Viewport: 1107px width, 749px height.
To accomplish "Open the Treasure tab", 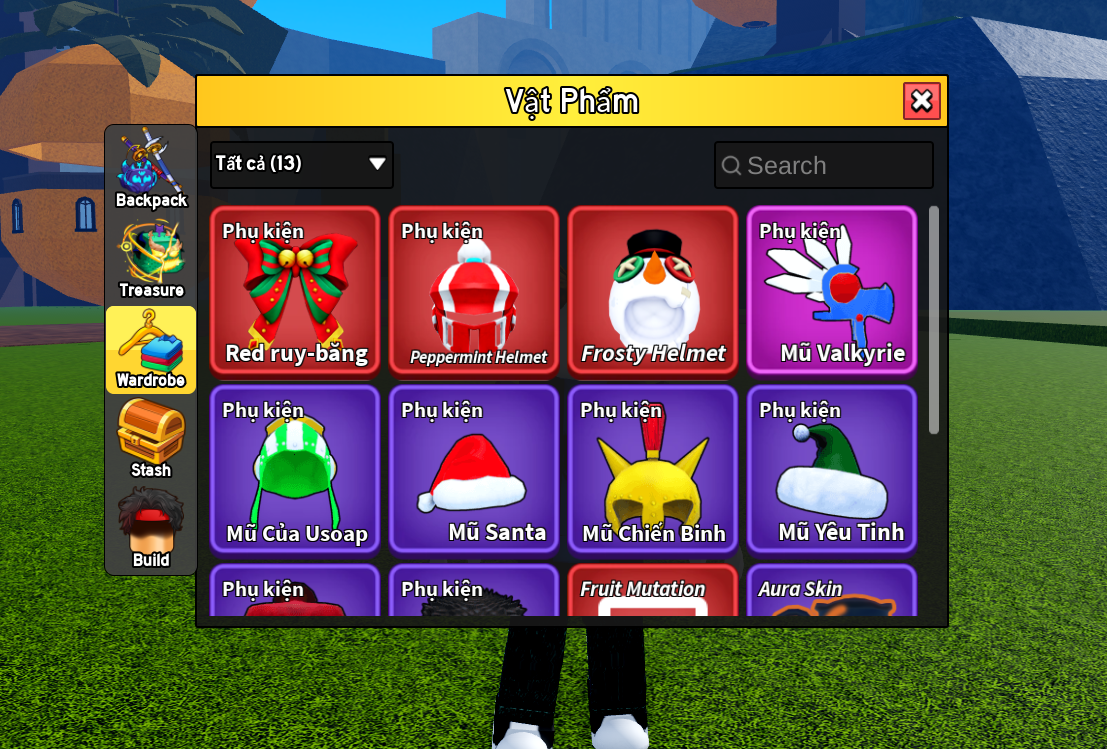I will (x=151, y=258).
